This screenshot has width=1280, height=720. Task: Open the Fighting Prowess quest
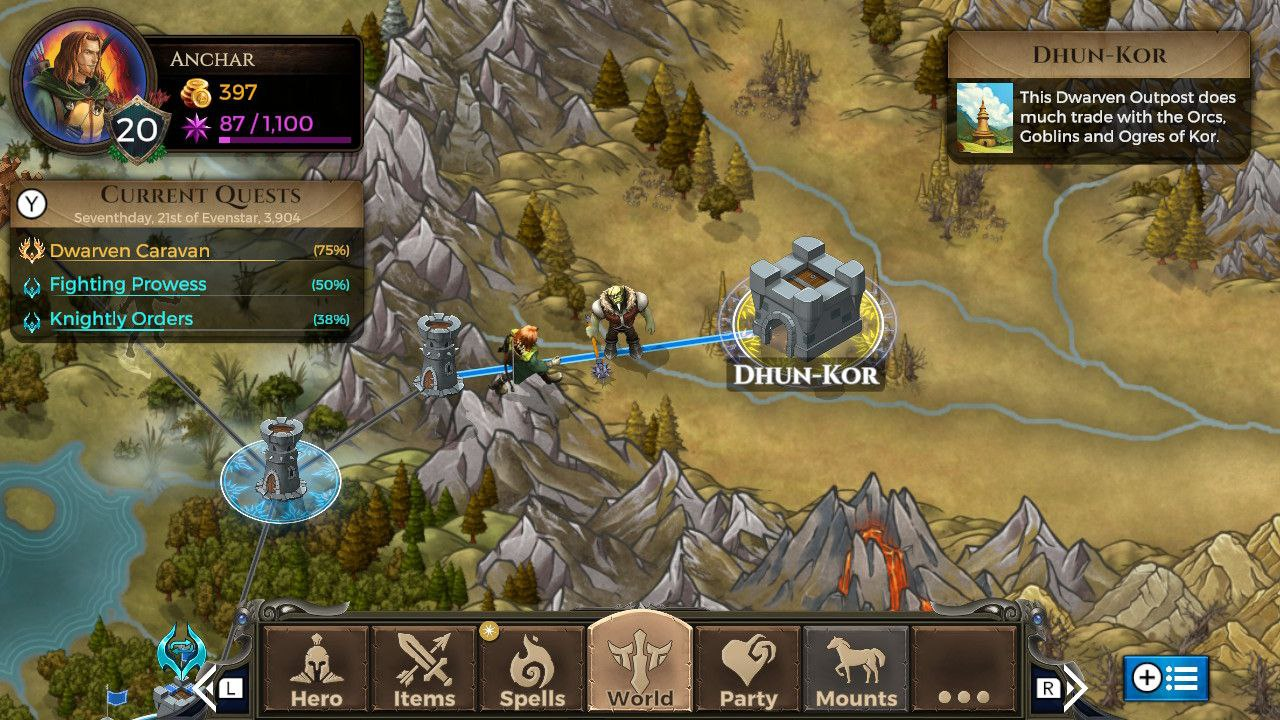click(128, 285)
